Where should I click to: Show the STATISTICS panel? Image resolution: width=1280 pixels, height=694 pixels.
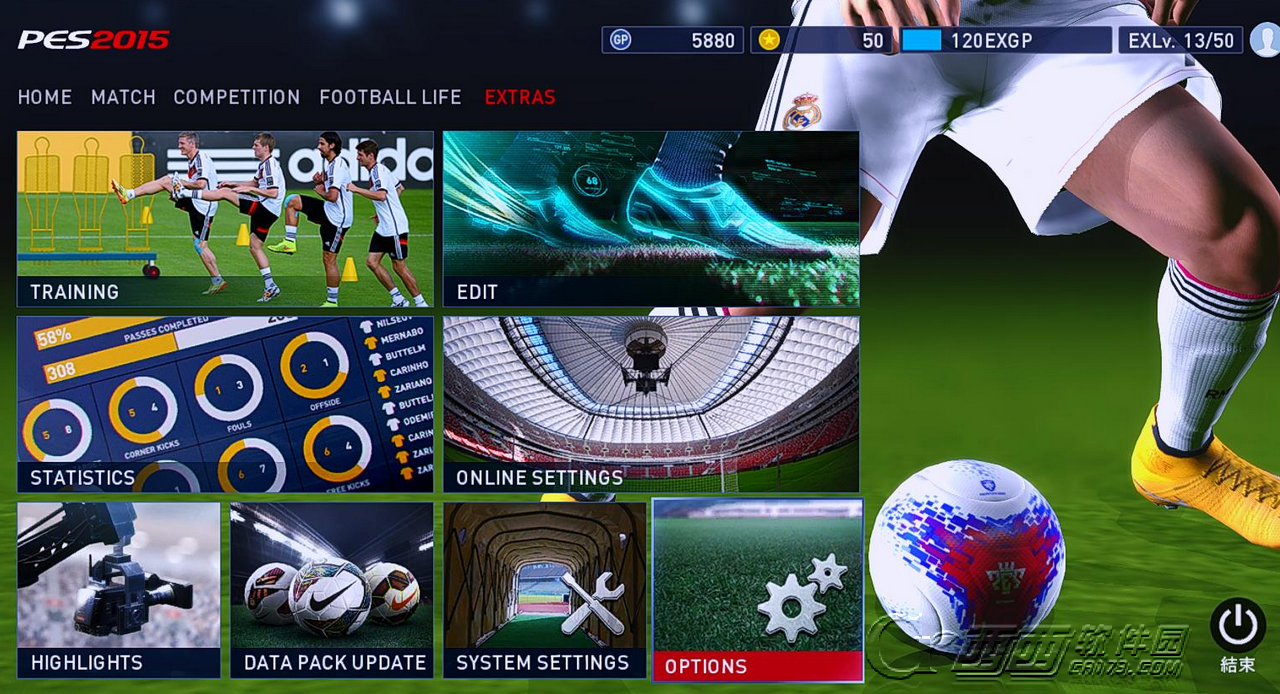coord(225,404)
